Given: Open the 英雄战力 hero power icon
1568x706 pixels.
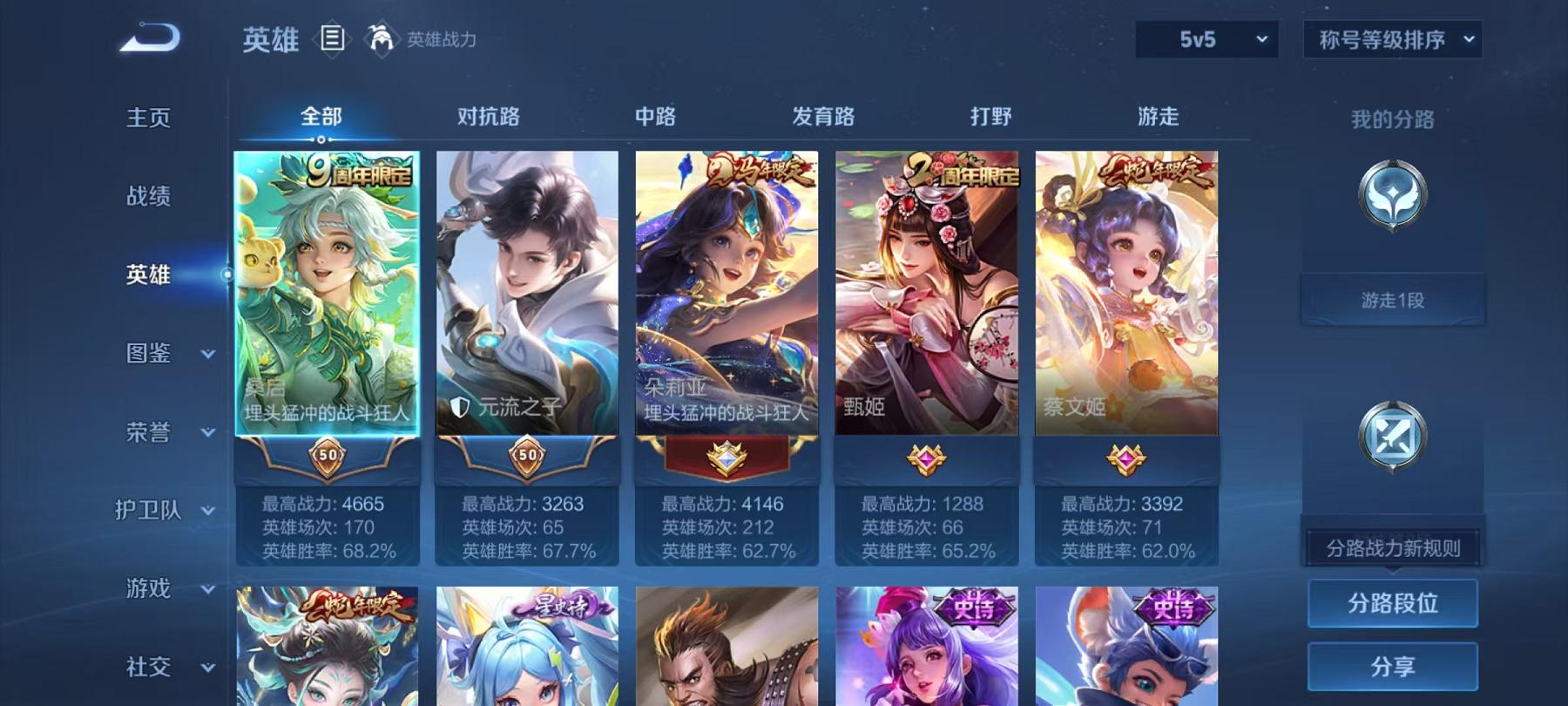Looking at the screenshot, I should tap(379, 37).
